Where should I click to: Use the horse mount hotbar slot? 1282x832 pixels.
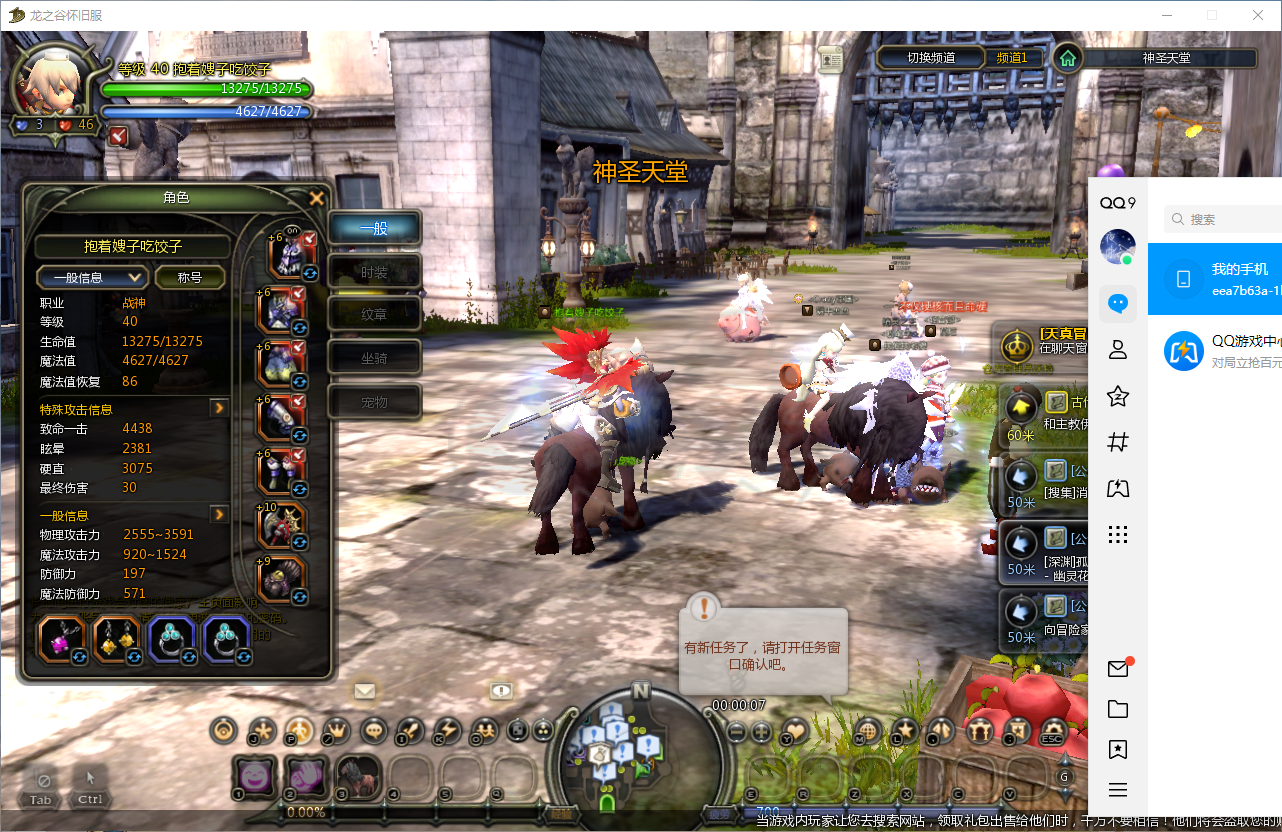click(x=357, y=776)
